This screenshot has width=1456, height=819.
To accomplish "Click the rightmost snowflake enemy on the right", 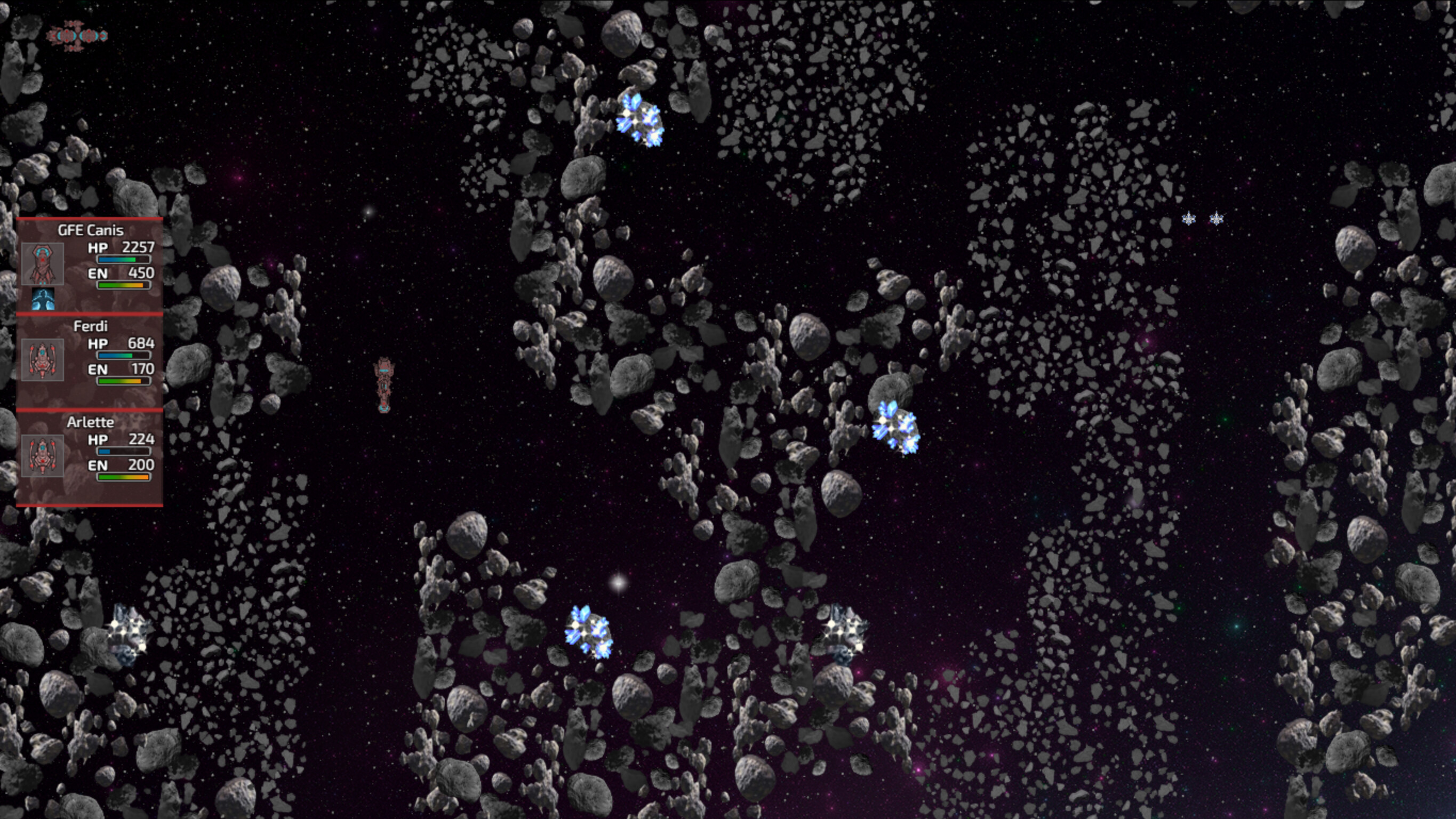I will point(1216,218).
